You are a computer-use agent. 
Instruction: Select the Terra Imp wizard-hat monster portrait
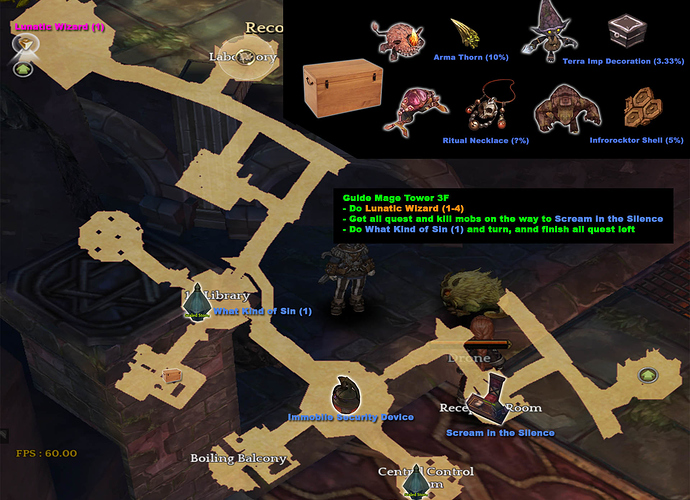tap(546, 30)
